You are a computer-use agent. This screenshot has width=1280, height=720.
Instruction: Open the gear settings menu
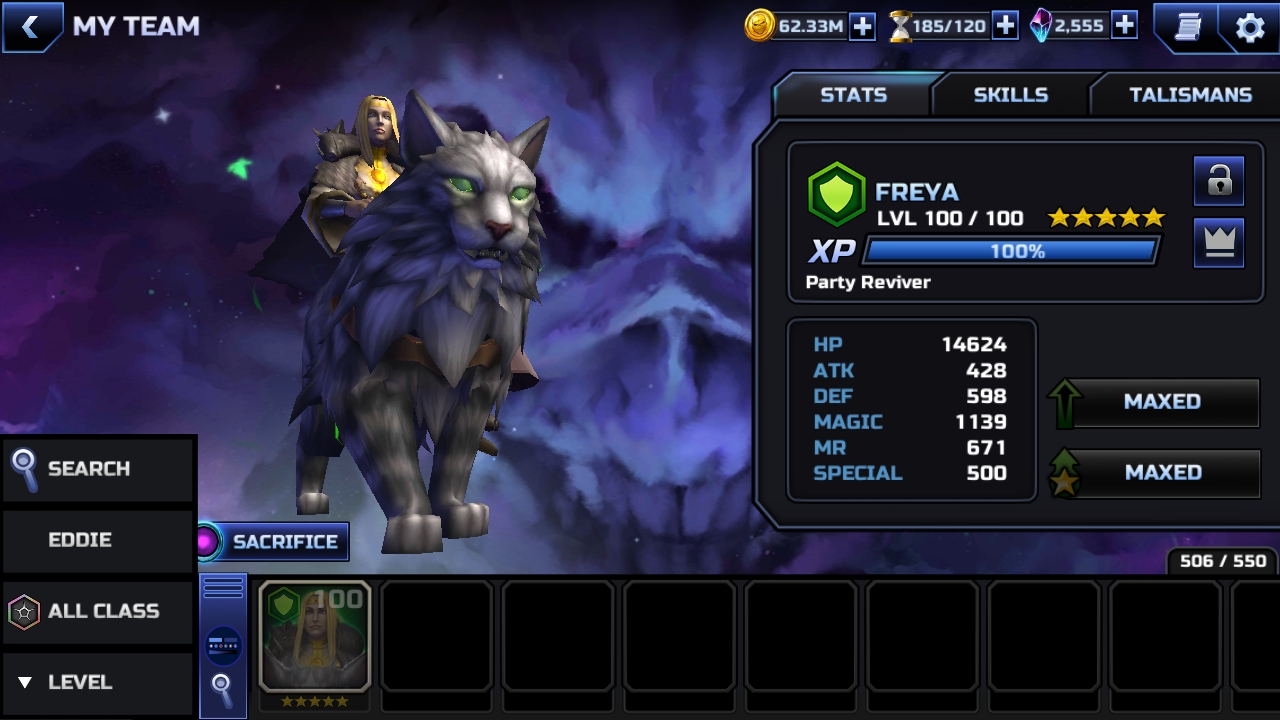pyautogui.click(x=1250, y=27)
